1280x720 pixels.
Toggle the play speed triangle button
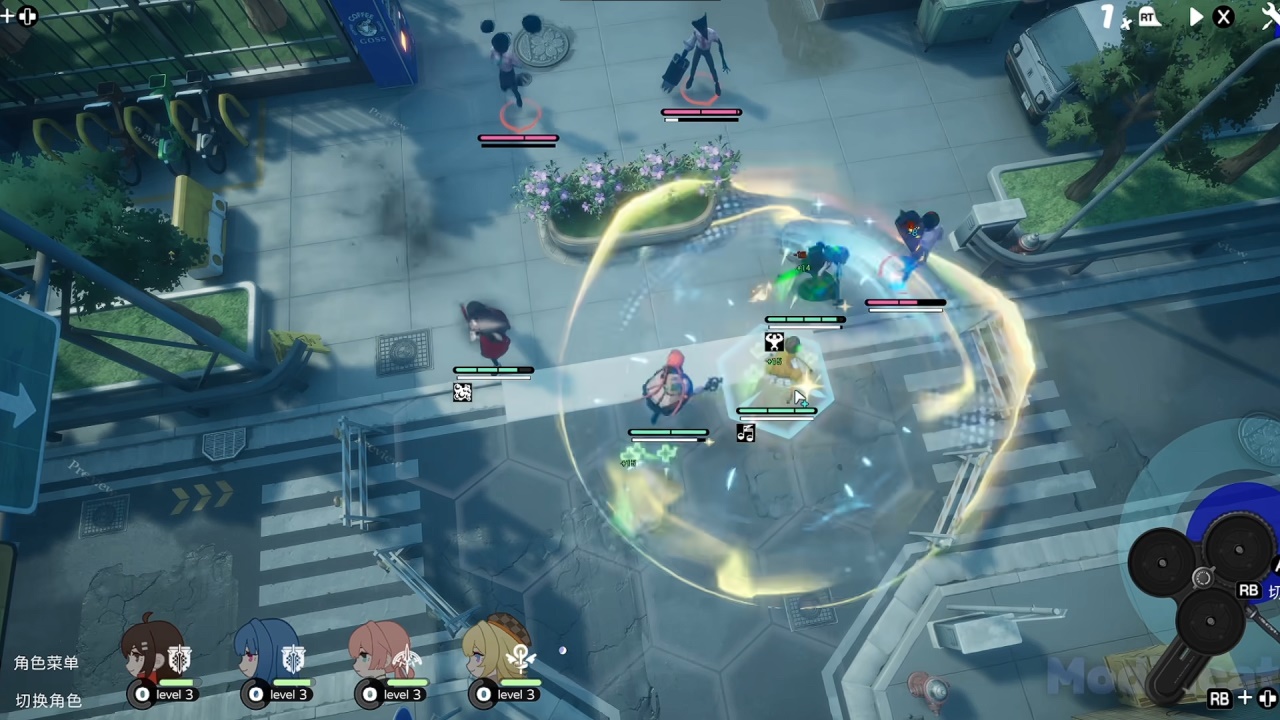pyautogui.click(x=1196, y=17)
